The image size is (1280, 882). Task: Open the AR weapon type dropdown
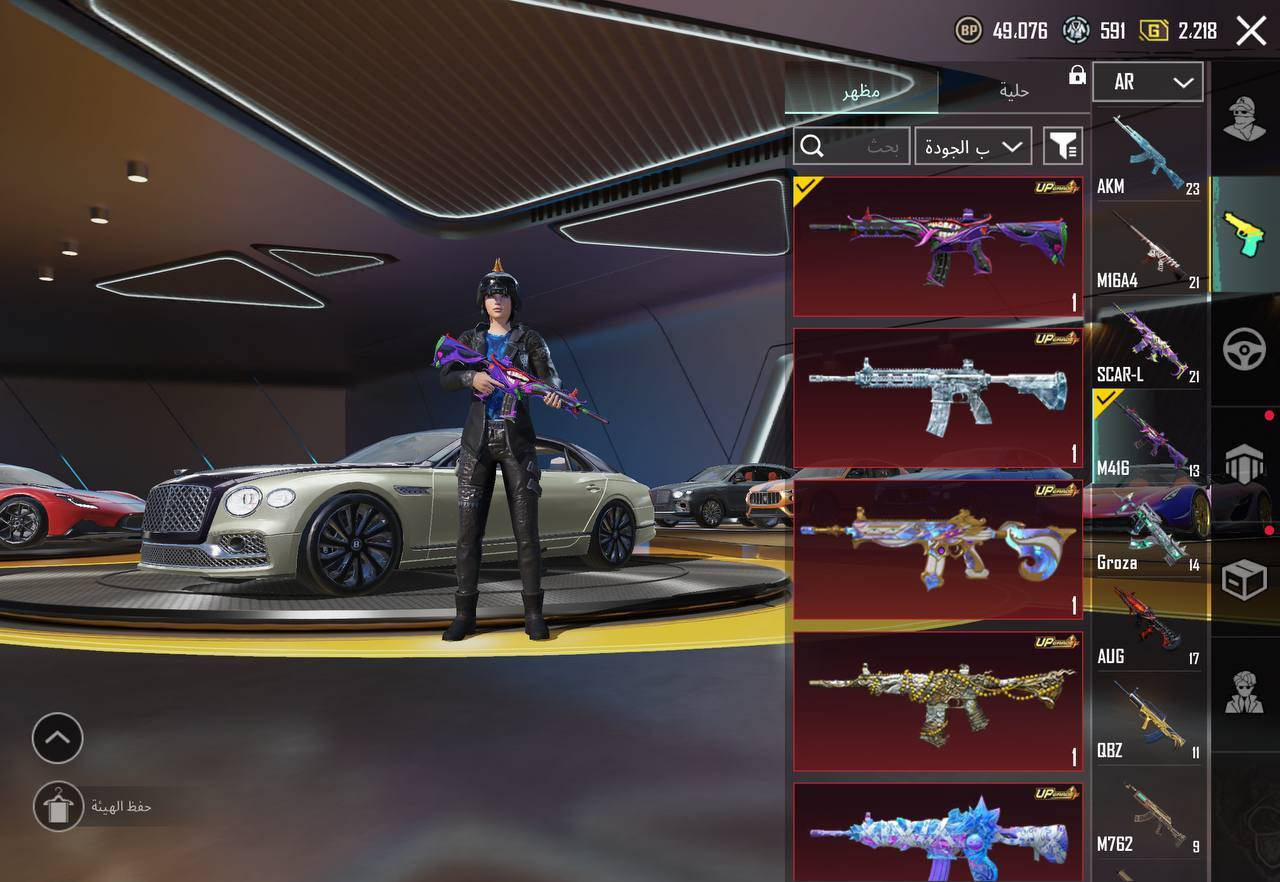click(x=1147, y=82)
